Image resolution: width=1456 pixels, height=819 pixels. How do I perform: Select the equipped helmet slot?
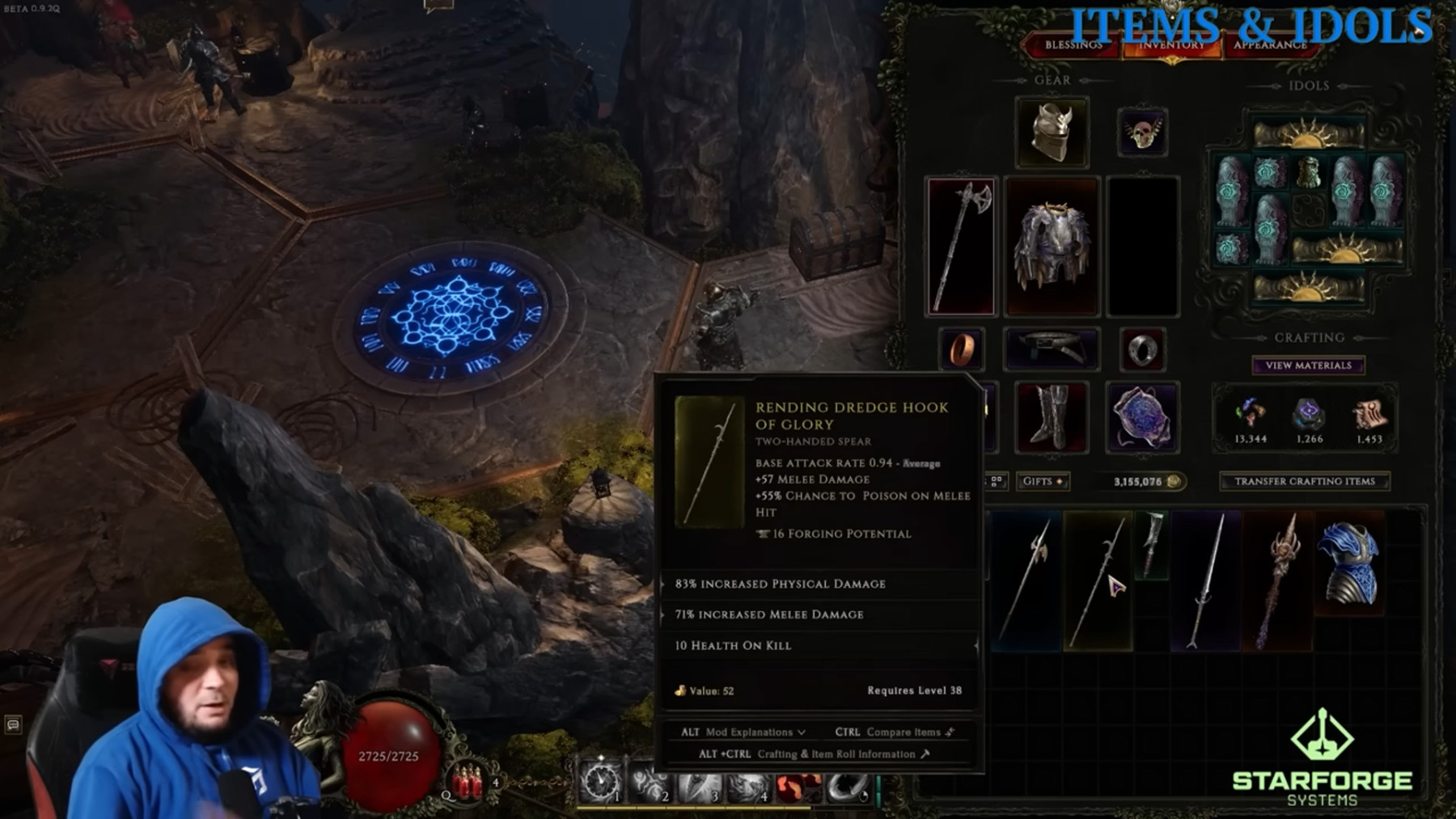1052,131
